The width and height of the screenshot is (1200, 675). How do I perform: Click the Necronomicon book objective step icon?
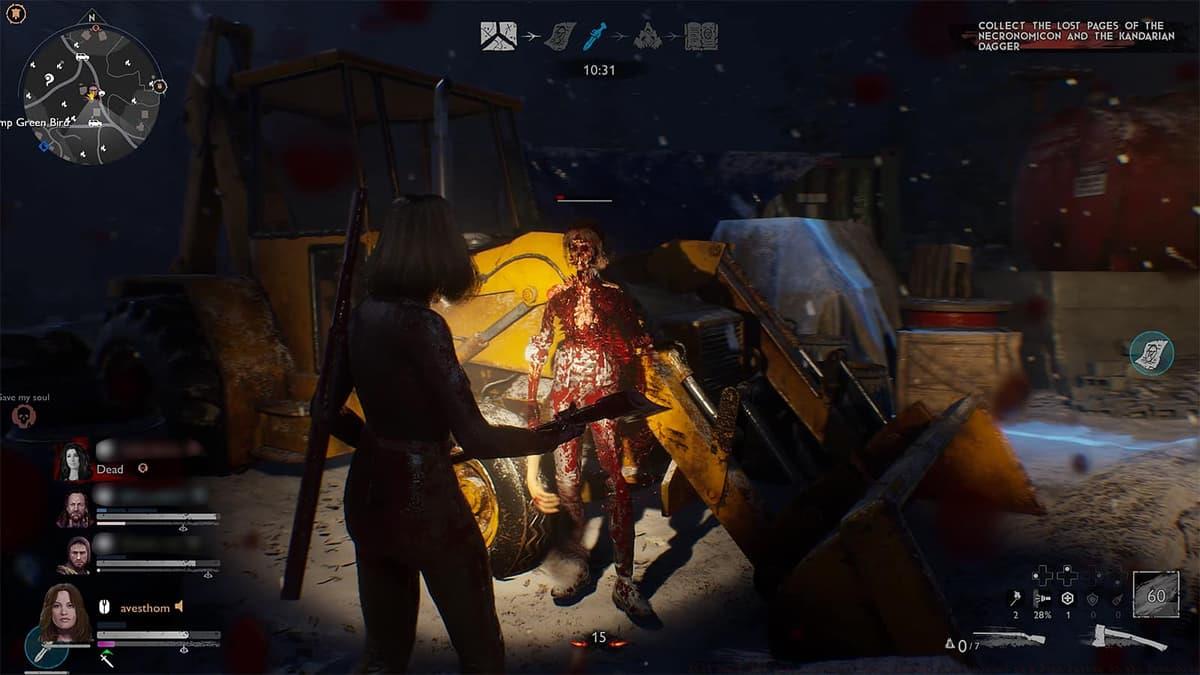(x=701, y=37)
